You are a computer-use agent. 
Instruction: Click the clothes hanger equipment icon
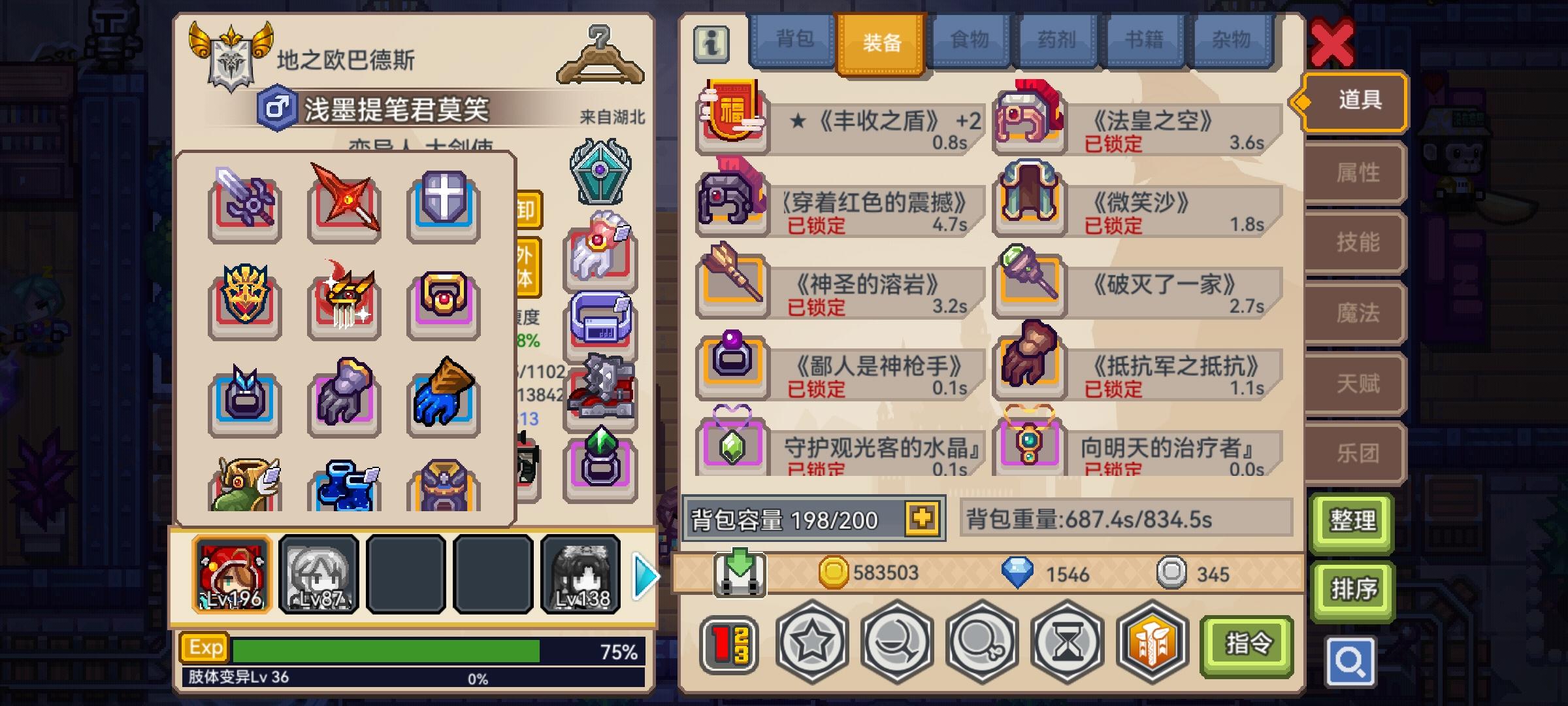[601, 52]
